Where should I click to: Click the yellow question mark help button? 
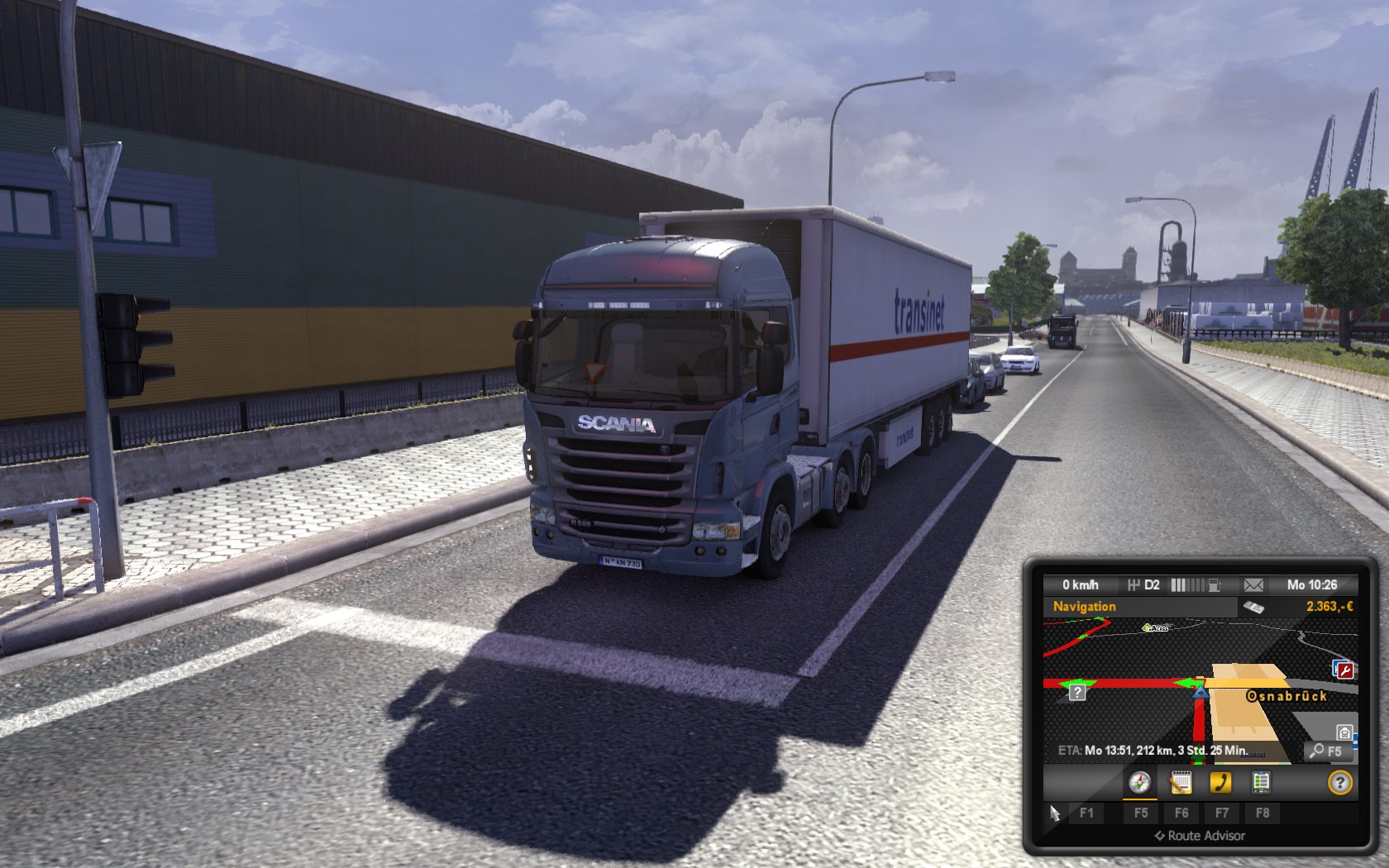[1339, 782]
